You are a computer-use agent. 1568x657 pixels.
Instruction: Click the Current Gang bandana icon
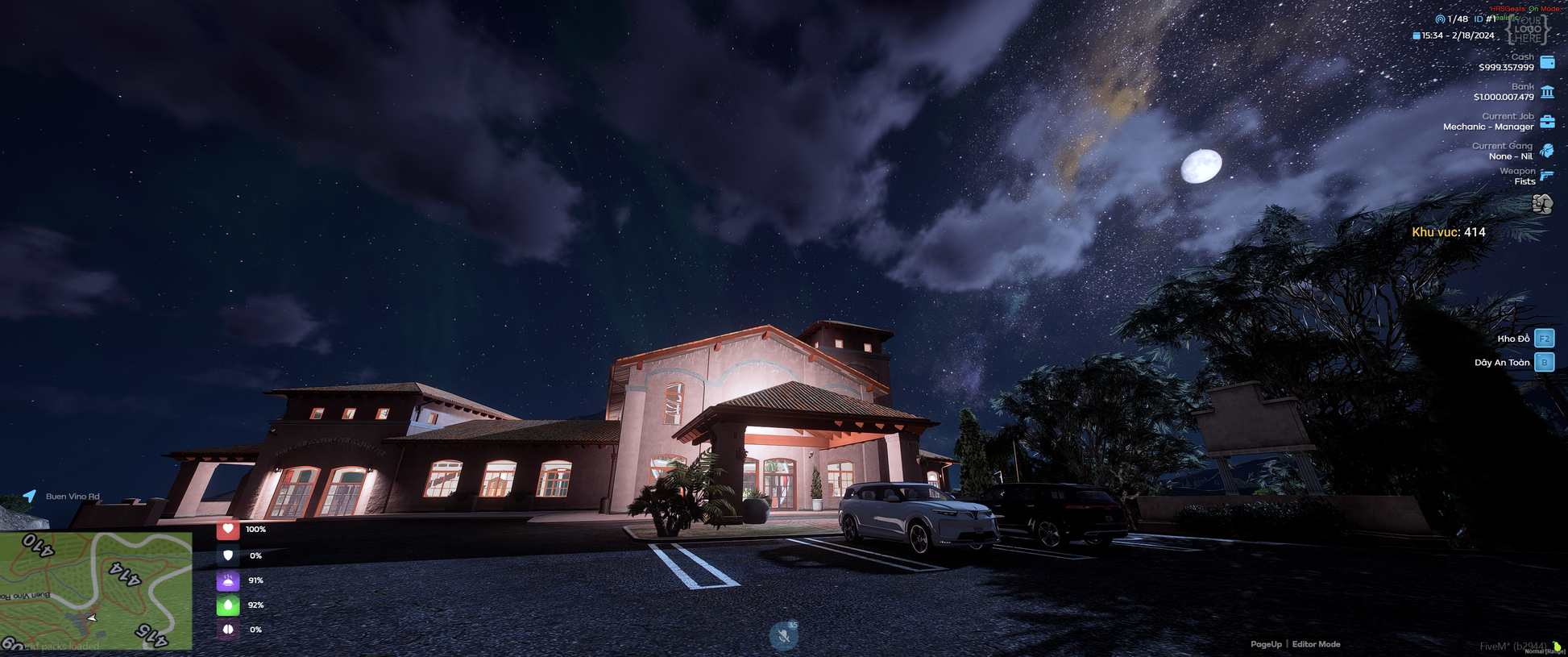(1547, 151)
